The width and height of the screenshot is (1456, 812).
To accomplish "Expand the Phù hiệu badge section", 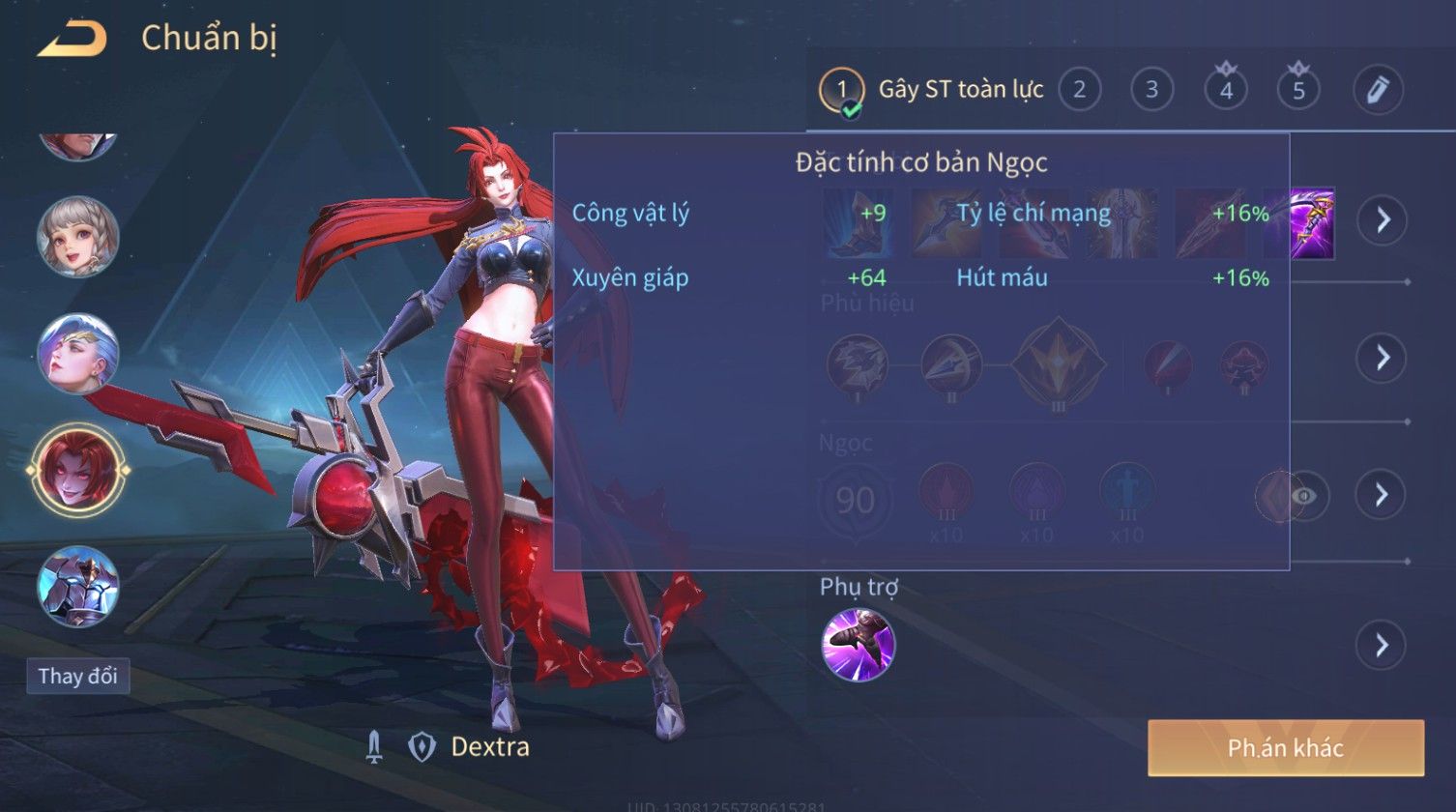I will 1382,358.
